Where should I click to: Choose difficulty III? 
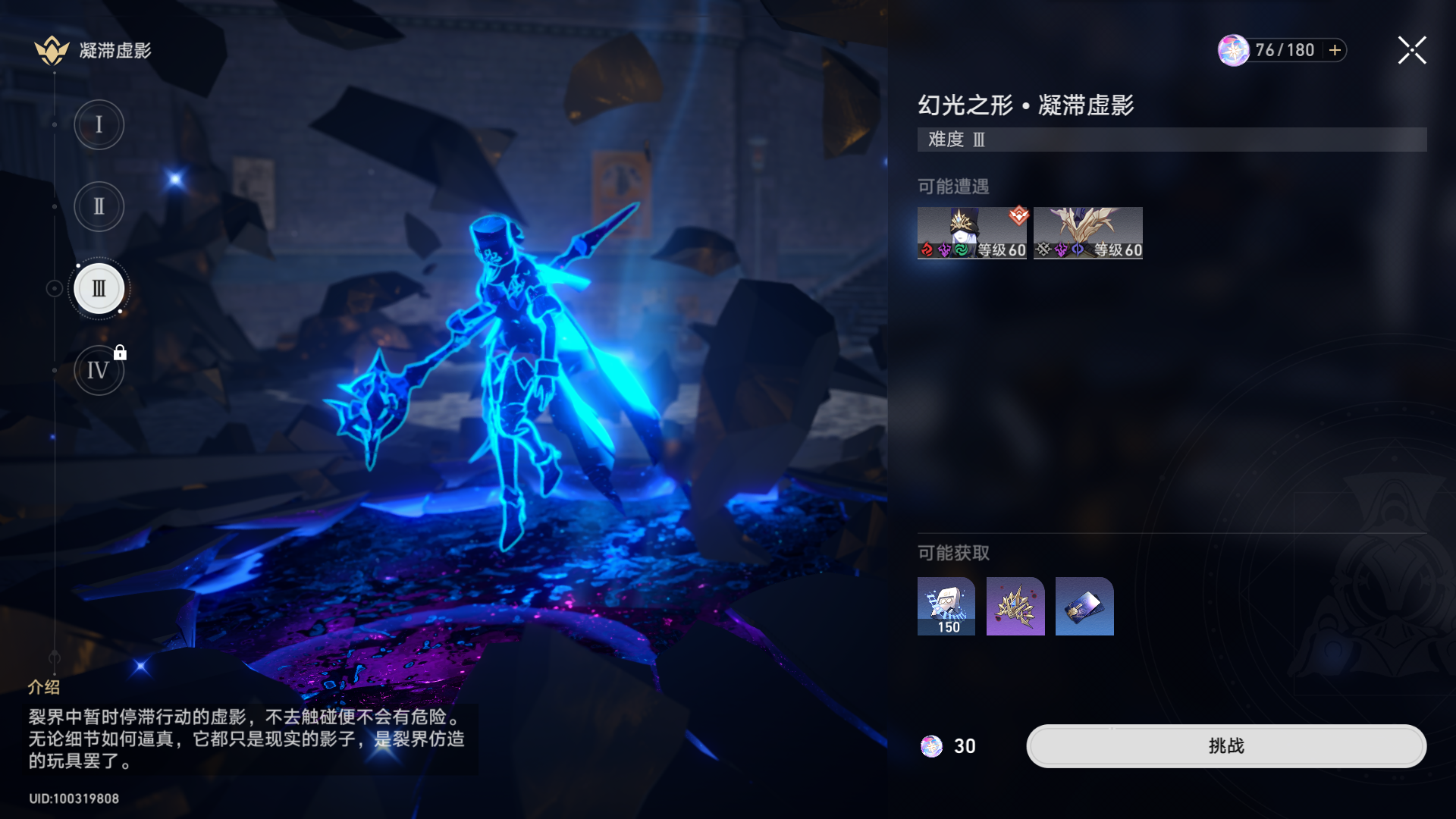coord(99,288)
